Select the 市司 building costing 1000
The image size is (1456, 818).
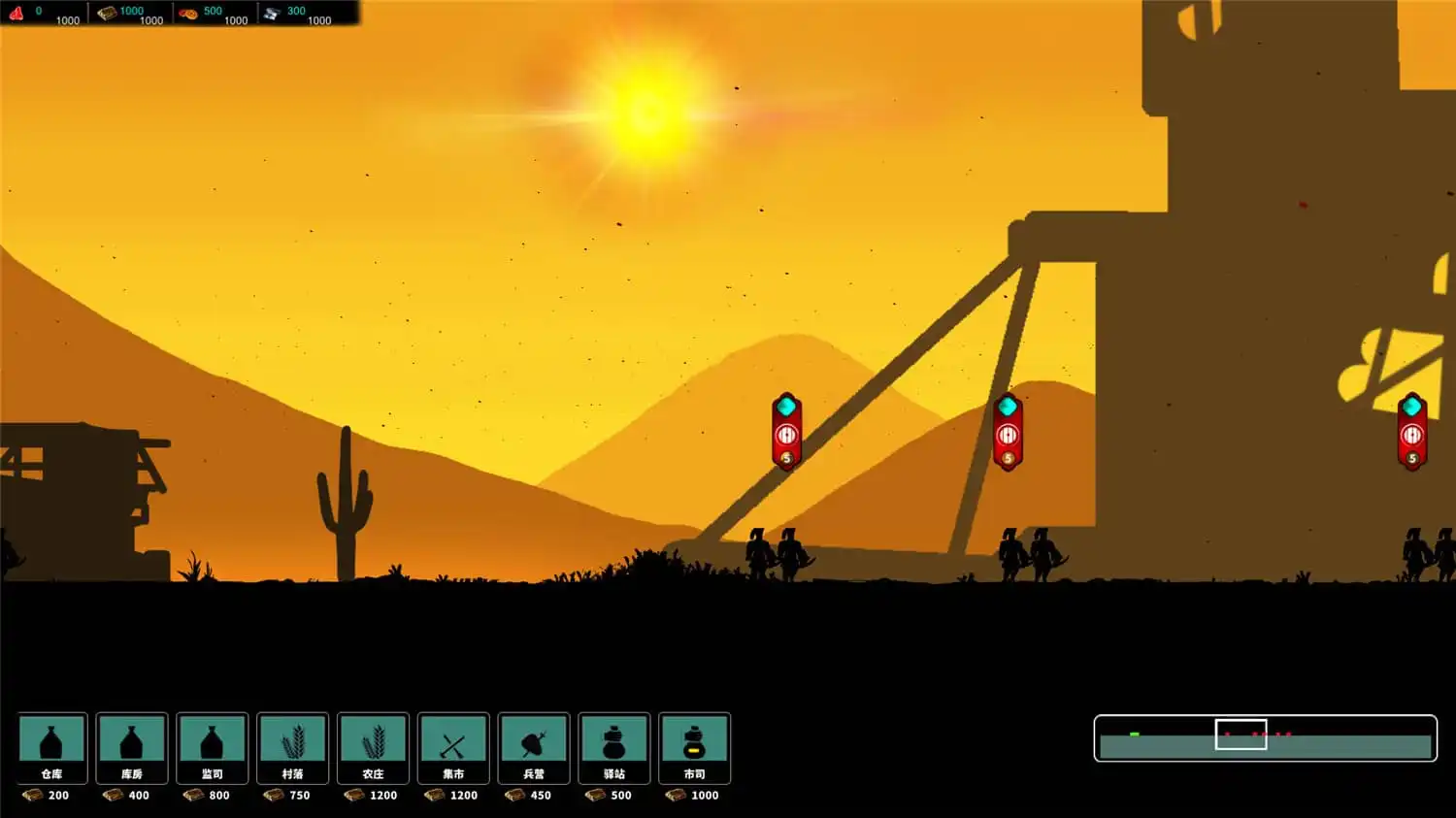(695, 748)
